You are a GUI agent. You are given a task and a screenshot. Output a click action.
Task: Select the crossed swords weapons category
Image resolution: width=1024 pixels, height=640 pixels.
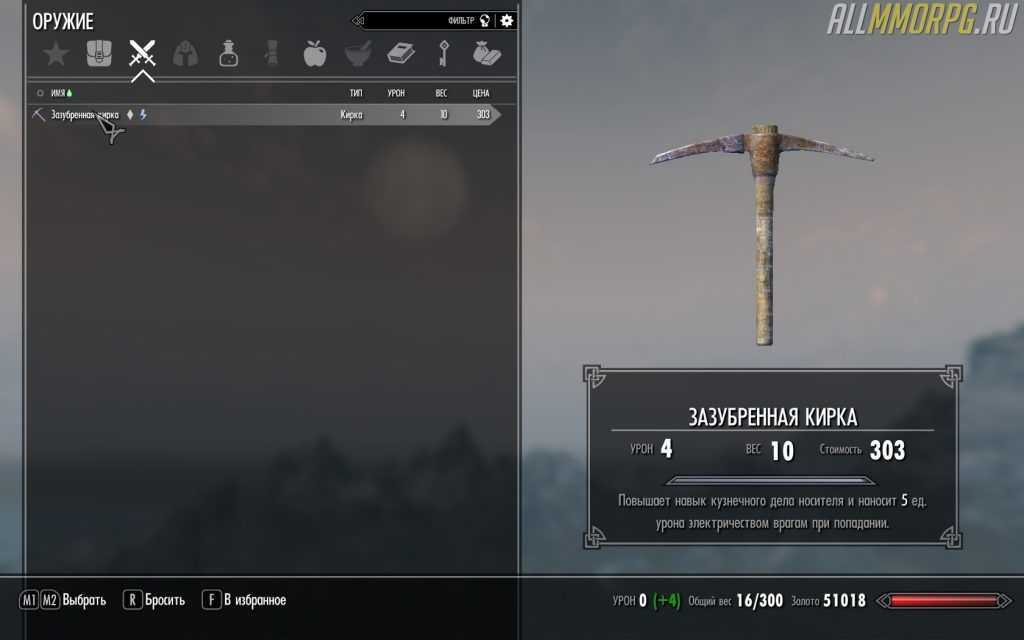(143, 53)
